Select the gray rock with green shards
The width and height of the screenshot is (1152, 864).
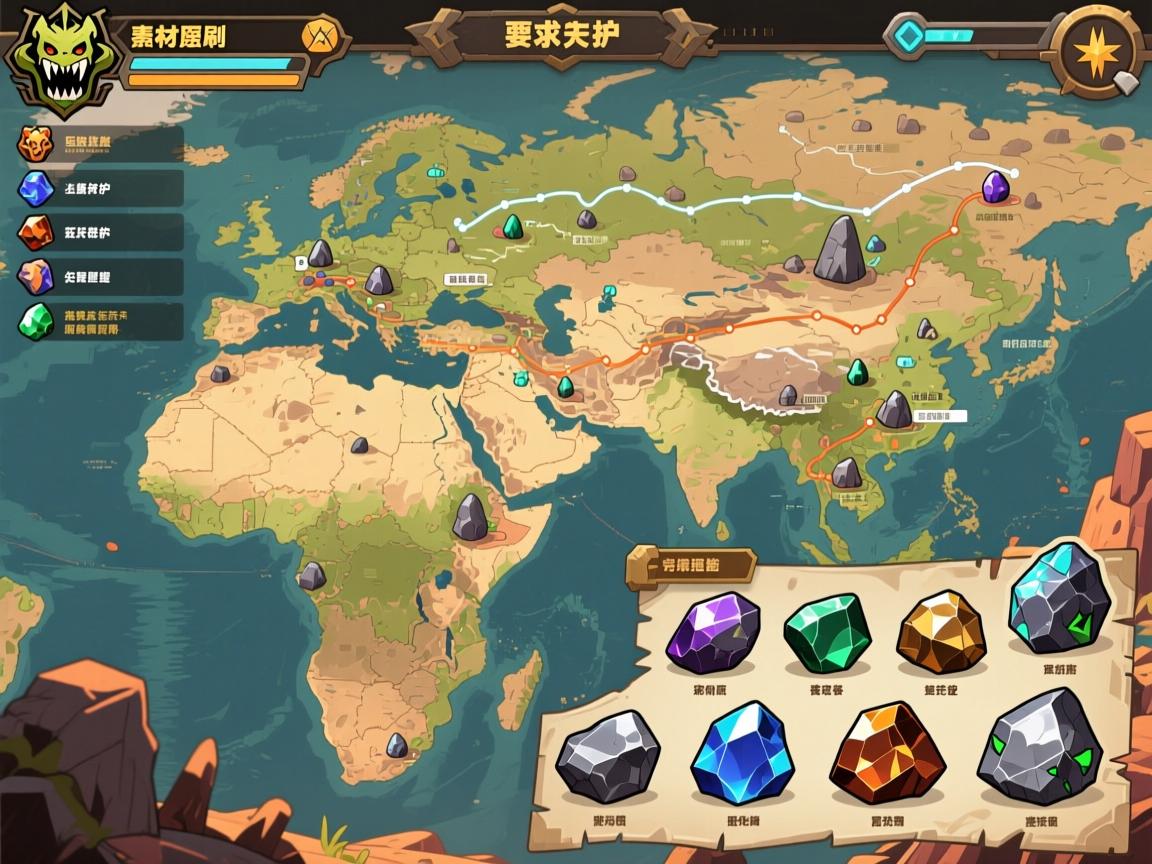point(1039,749)
